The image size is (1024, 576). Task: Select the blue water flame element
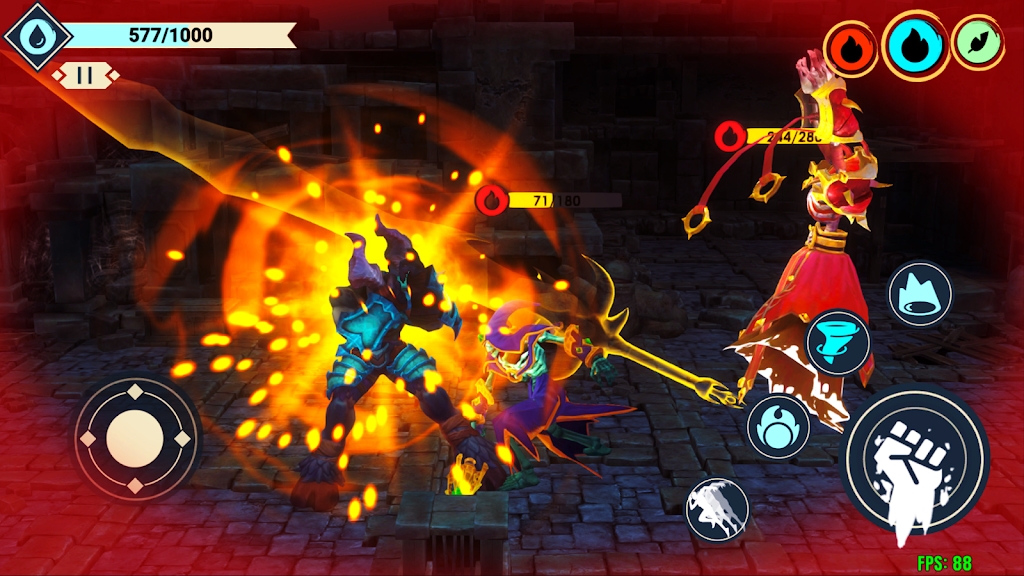point(915,44)
